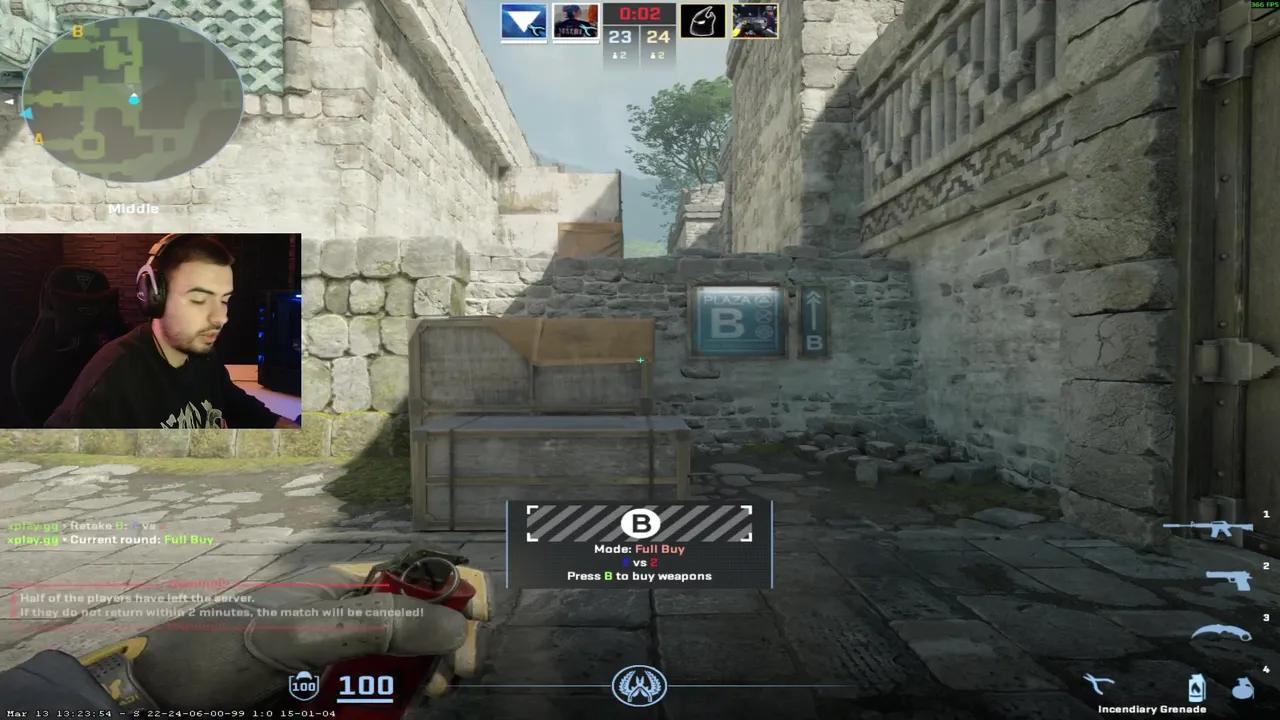Click the xplay.gg link in chat
1280x720 pixels.
point(33,539)
